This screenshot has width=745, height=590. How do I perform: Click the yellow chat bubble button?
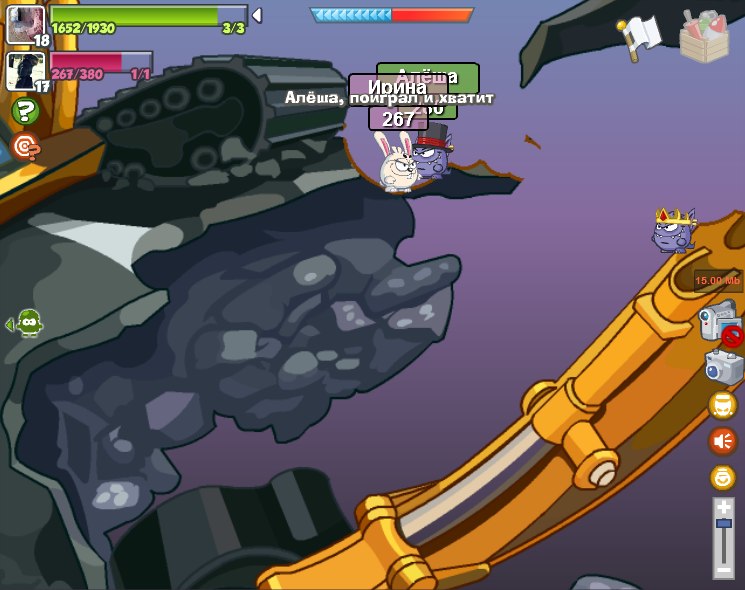(x=722, y=404)
